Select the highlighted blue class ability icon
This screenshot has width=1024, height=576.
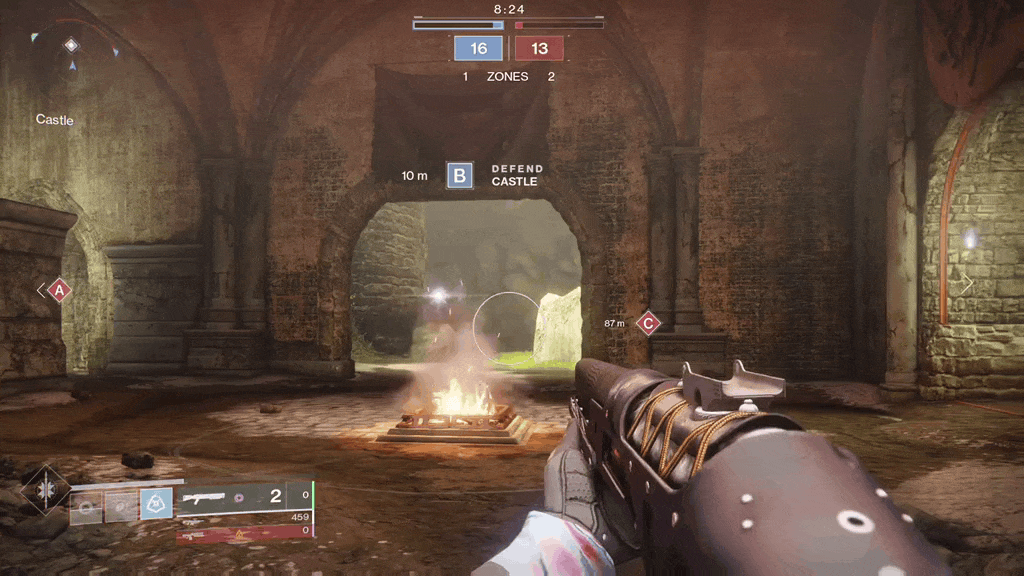155,505
